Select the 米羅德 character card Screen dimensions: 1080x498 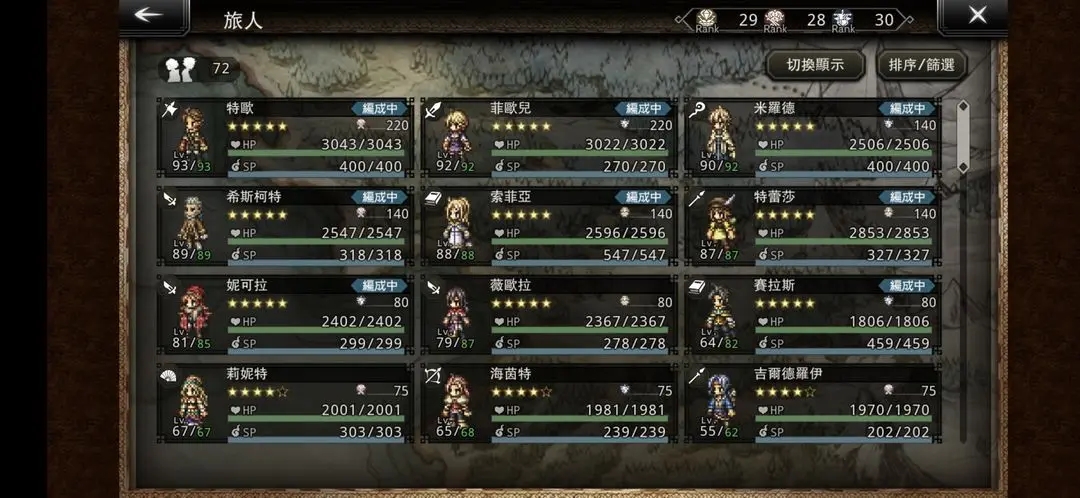(x=812, y=137)
